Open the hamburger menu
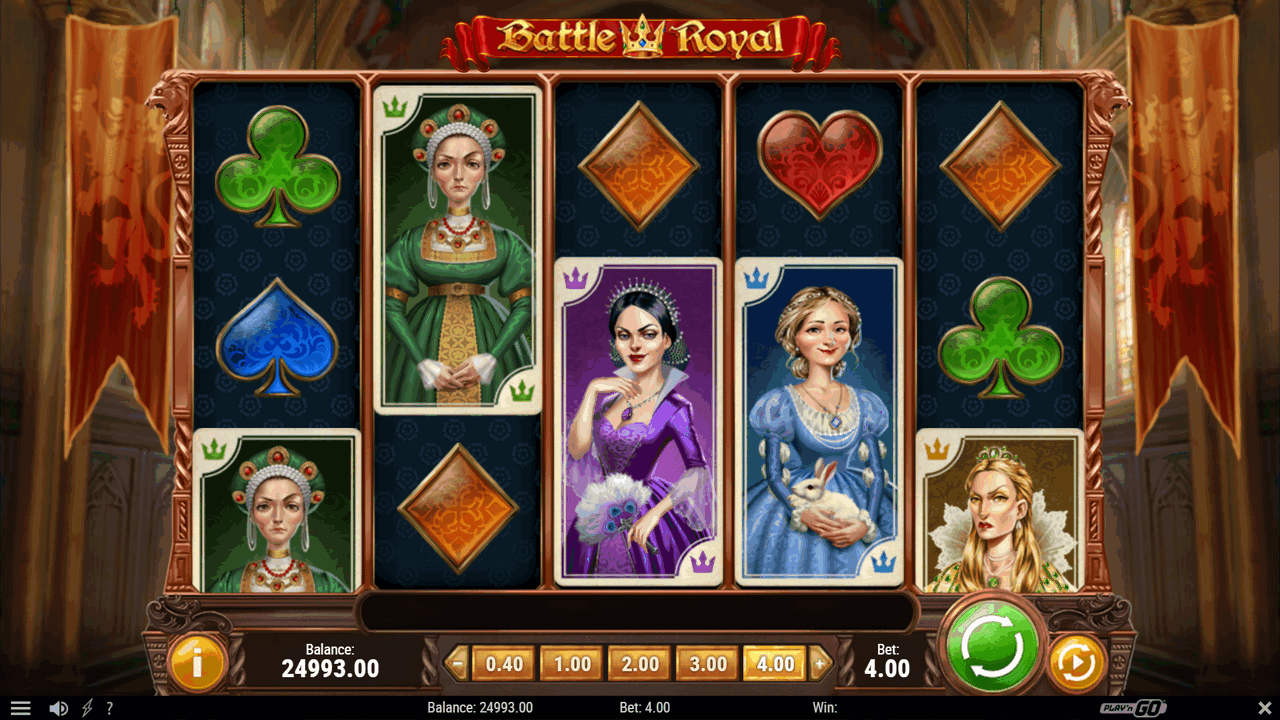This screenshot has width=1280, height=720. [20, 708]
